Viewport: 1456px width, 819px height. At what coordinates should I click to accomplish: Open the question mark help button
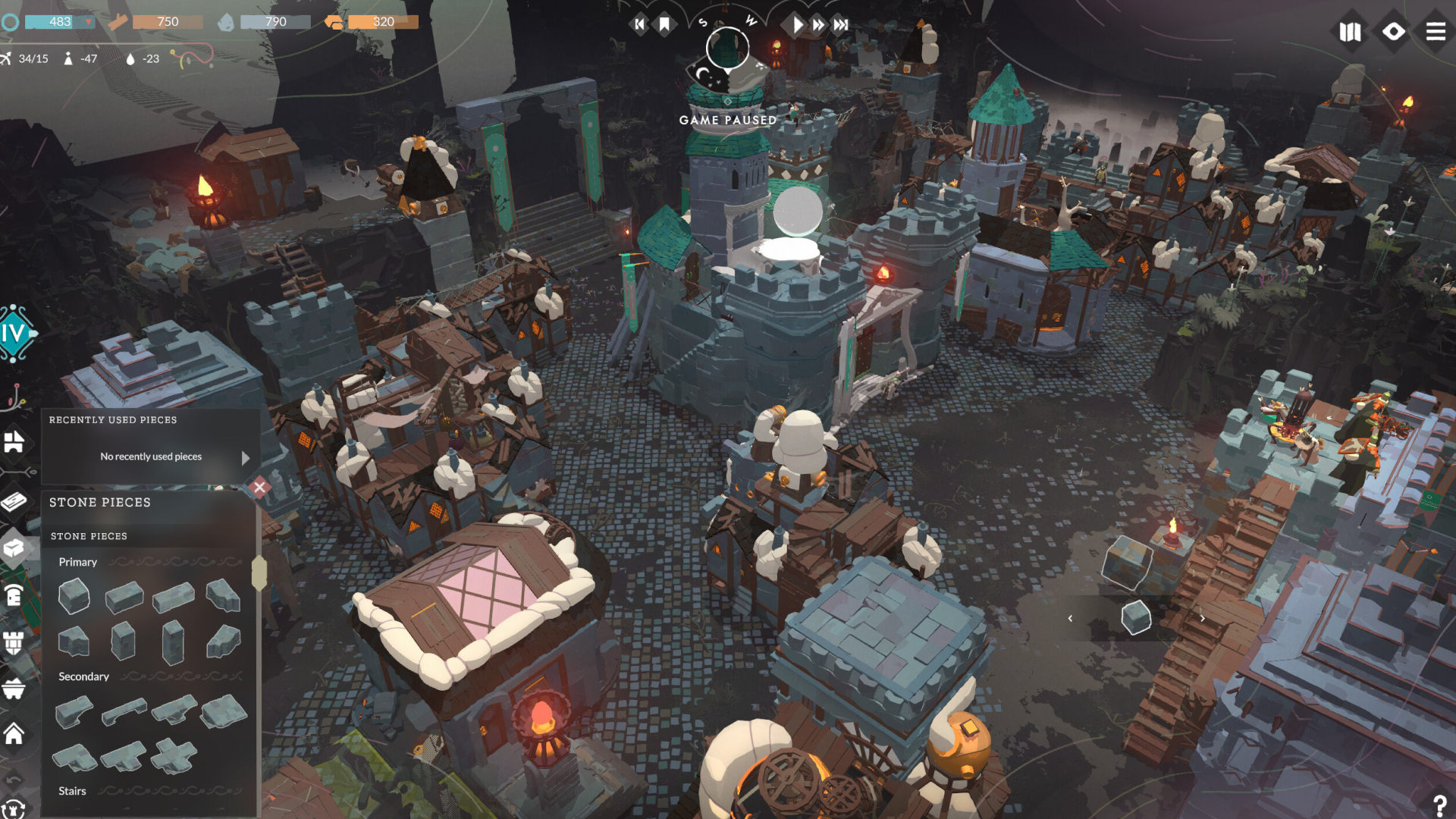(1439, 805)
